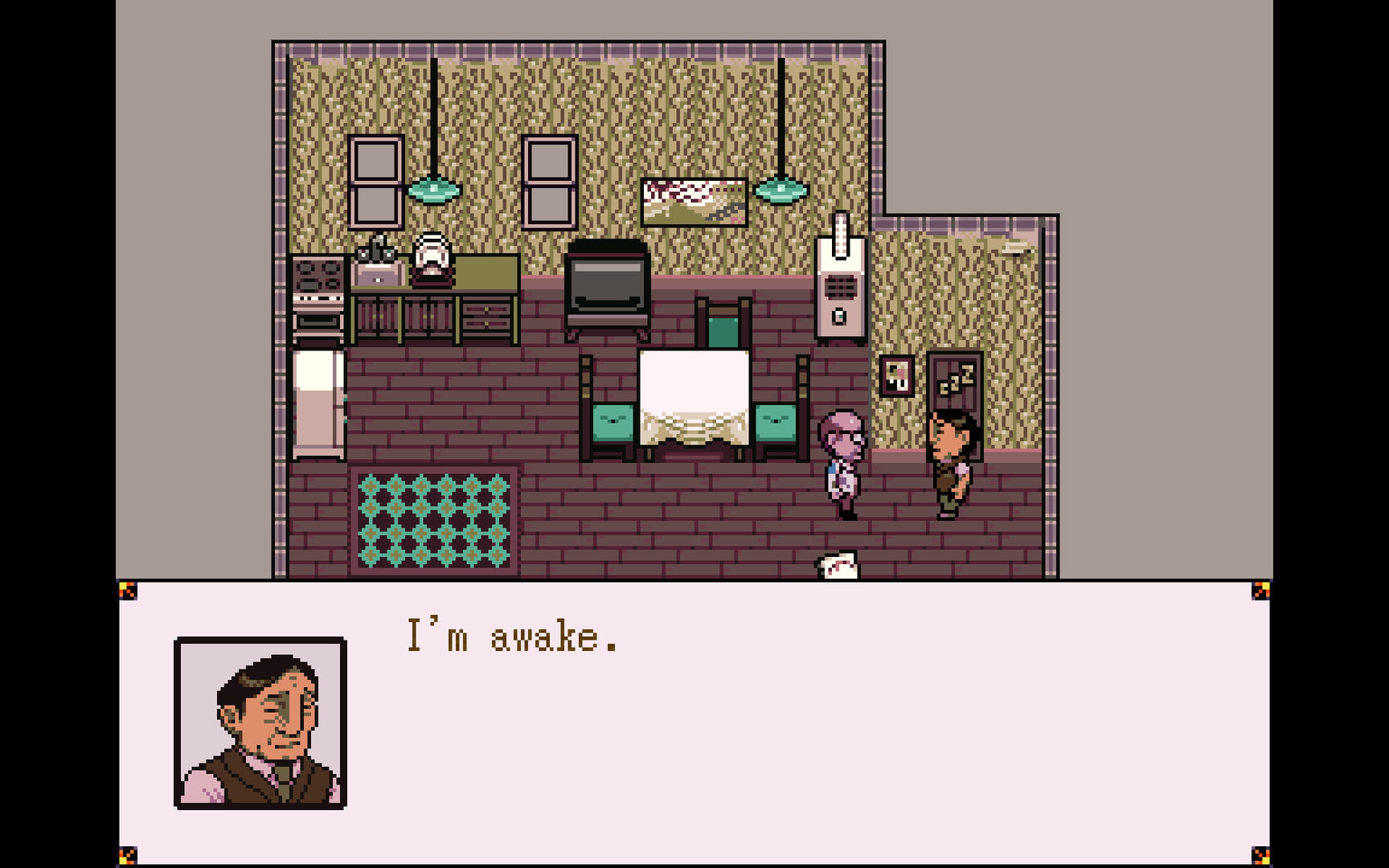The height and width of the screenshot is (868, 1389).
Task: Click the stove with the oven door
Action: [318, 297]
